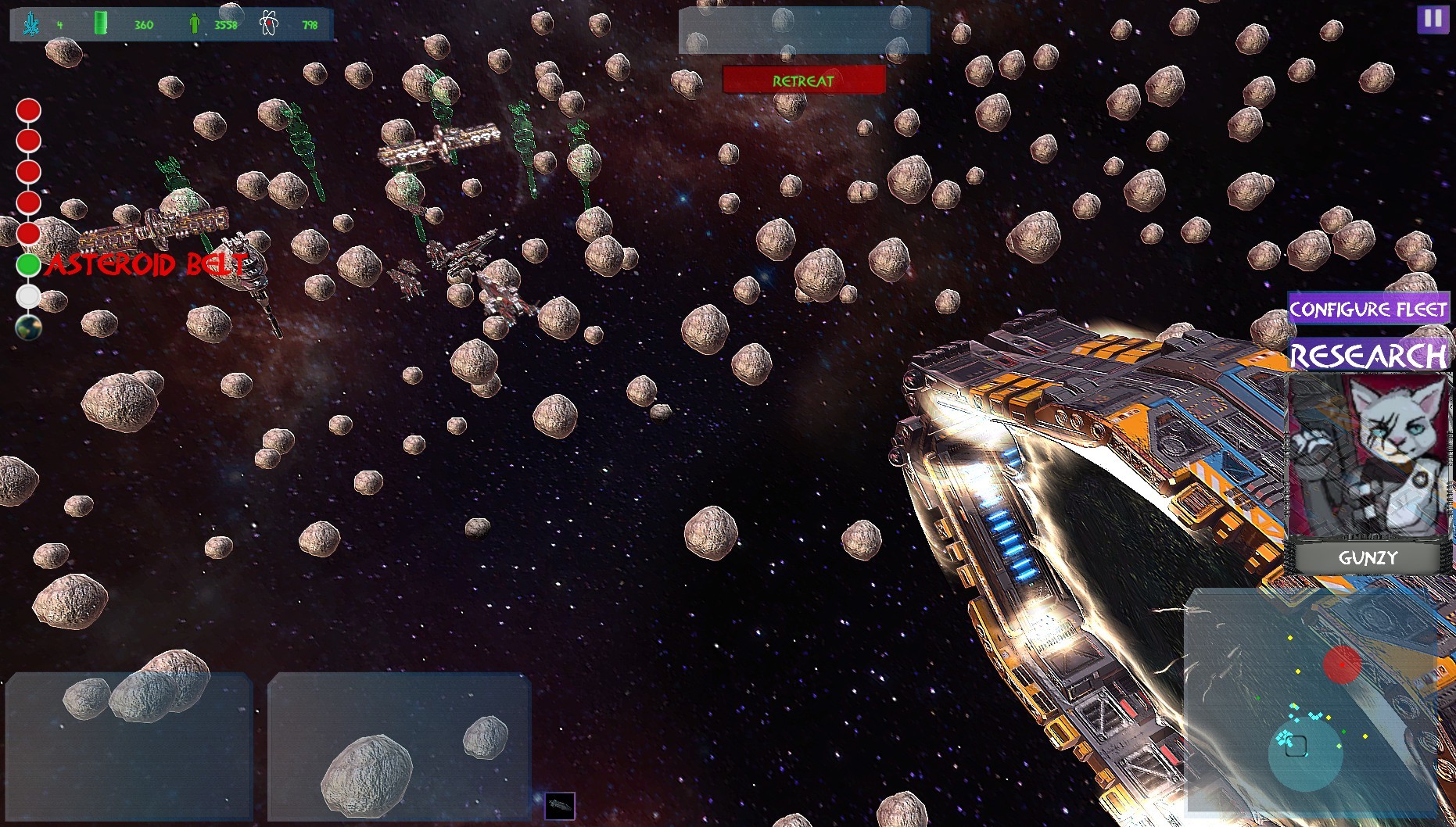Open the Research menu
The image size is (1456, 827).
(x=1368, y=356)
